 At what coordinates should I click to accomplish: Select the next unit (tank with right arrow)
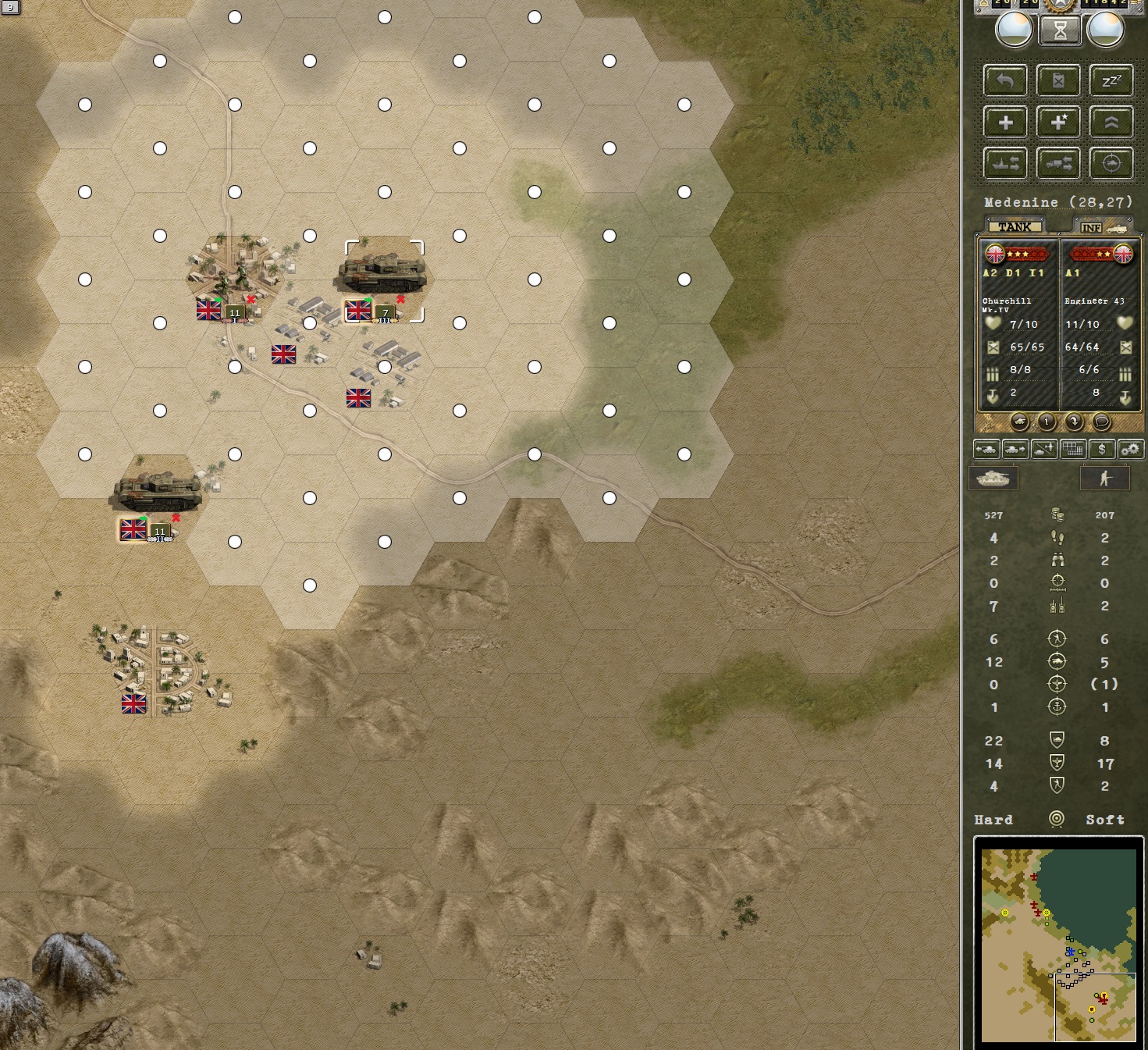1015,449
